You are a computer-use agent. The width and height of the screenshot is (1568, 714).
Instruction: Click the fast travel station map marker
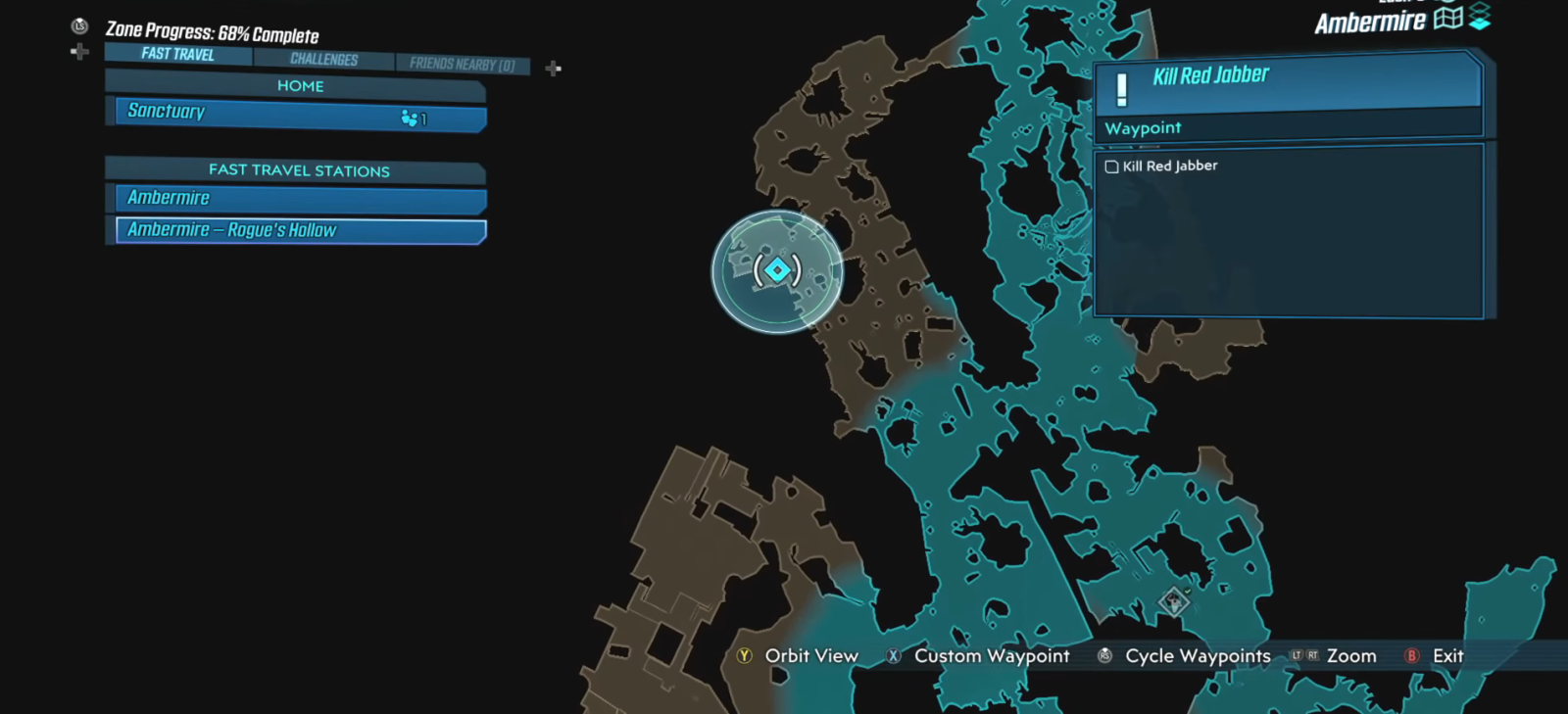click(777, 270)
